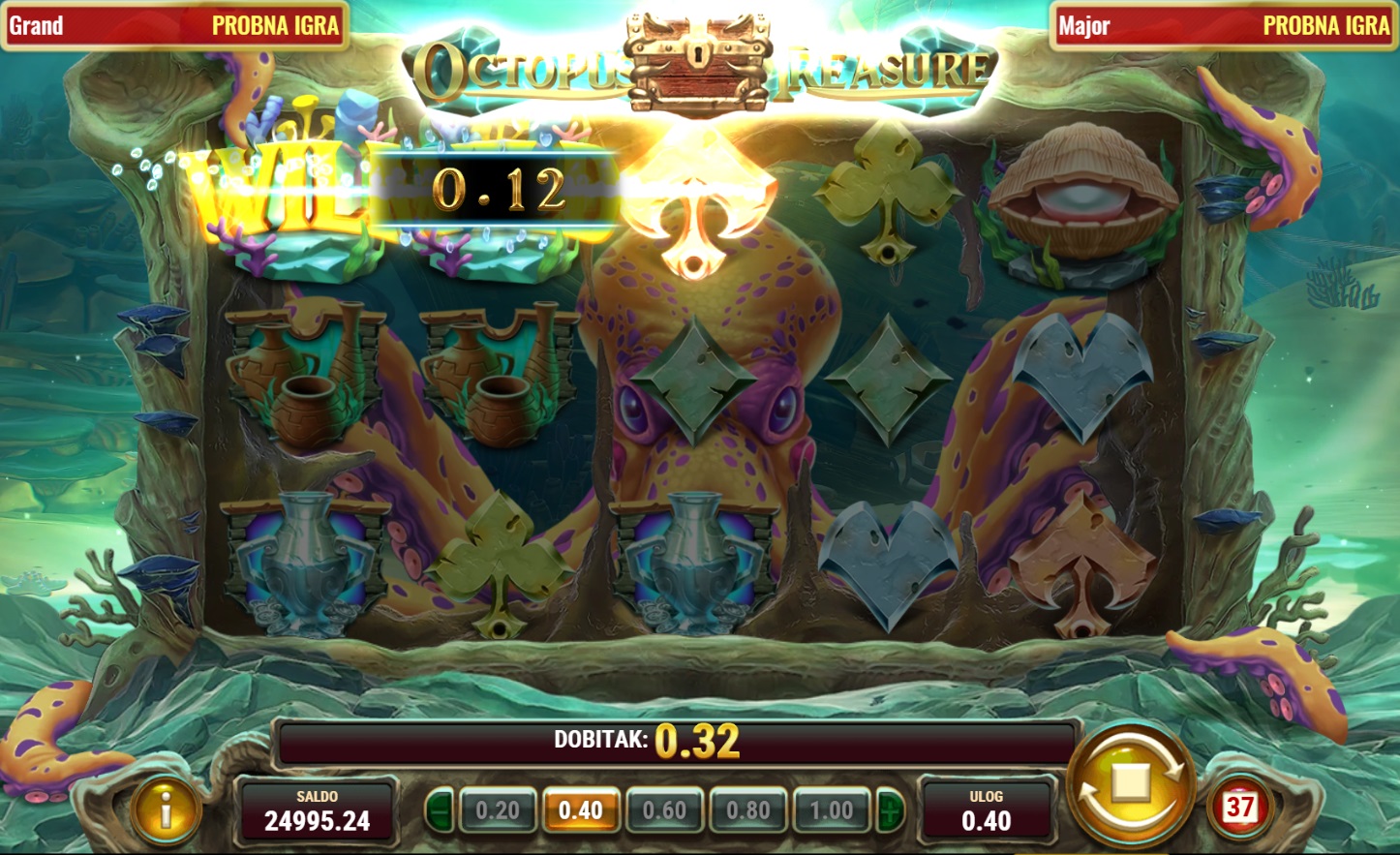
Task: Choose the 0.40 bet amount
Action: (x=581, y=810)
